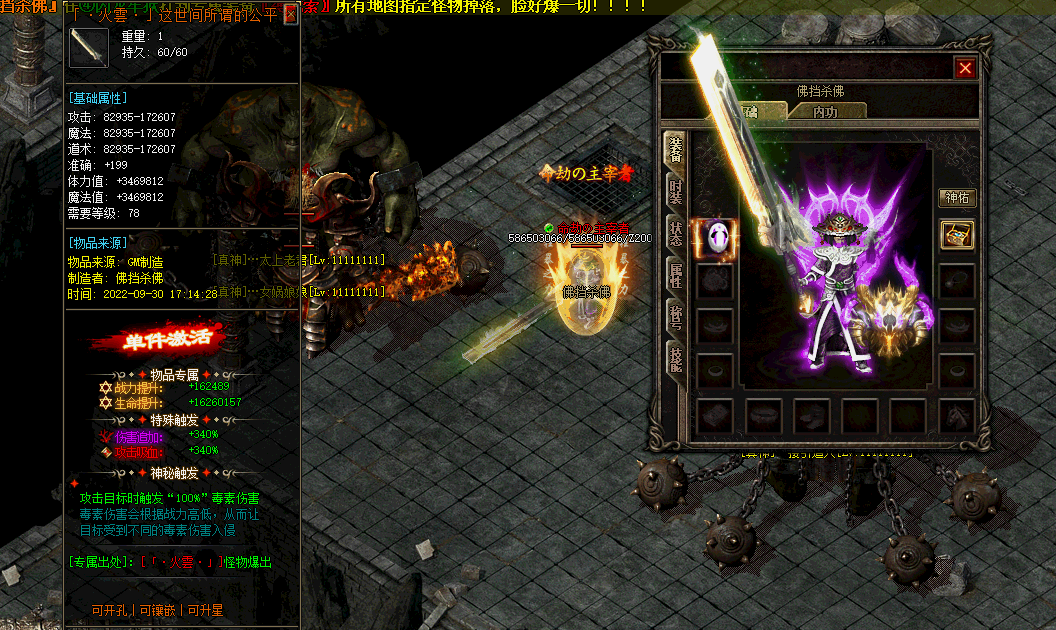1056x630 pixels.
Task: Close the character equipment panel
Action: (x=965, y=68)
